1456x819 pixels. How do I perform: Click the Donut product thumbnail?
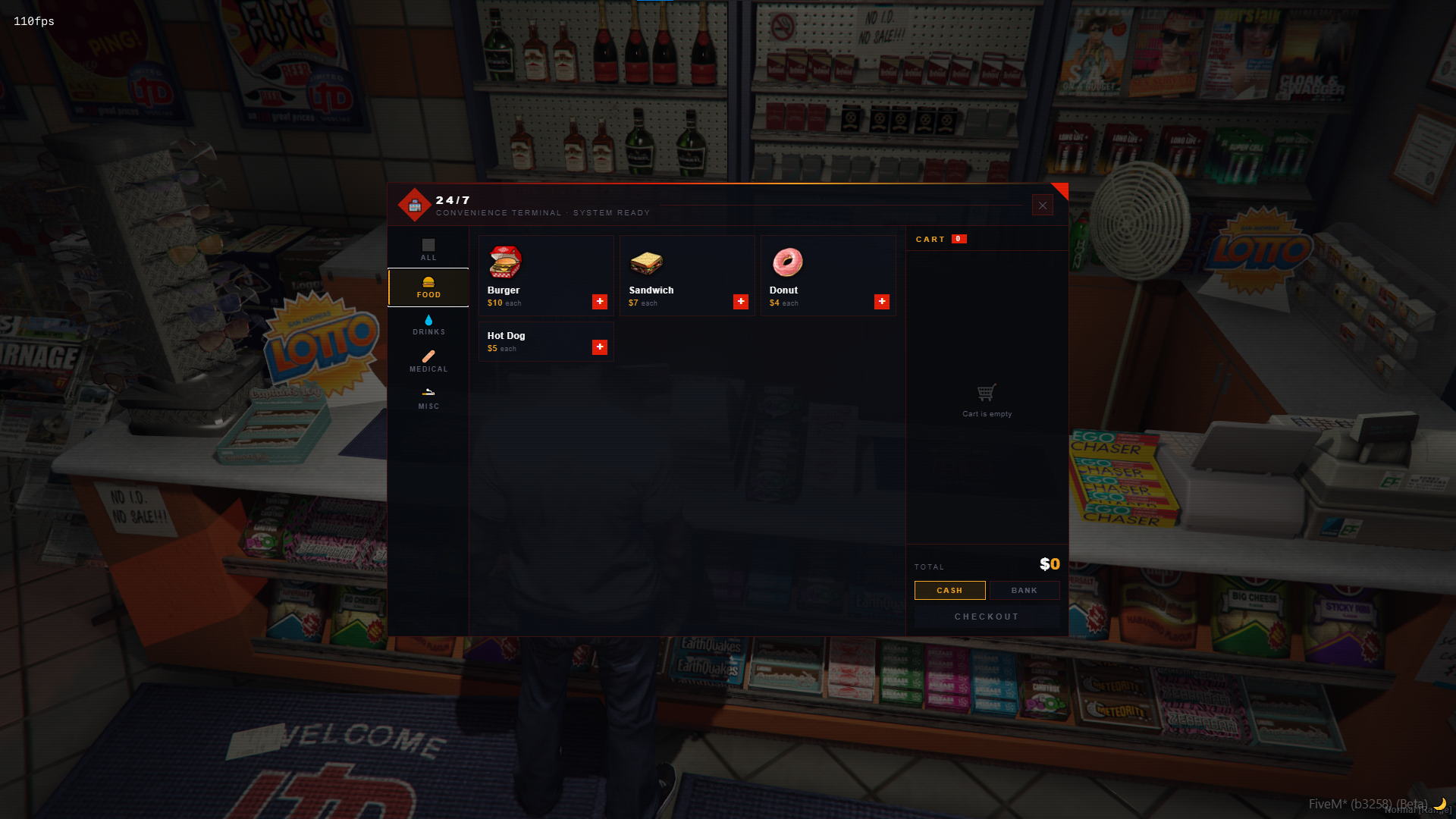[x=789, y=261]
